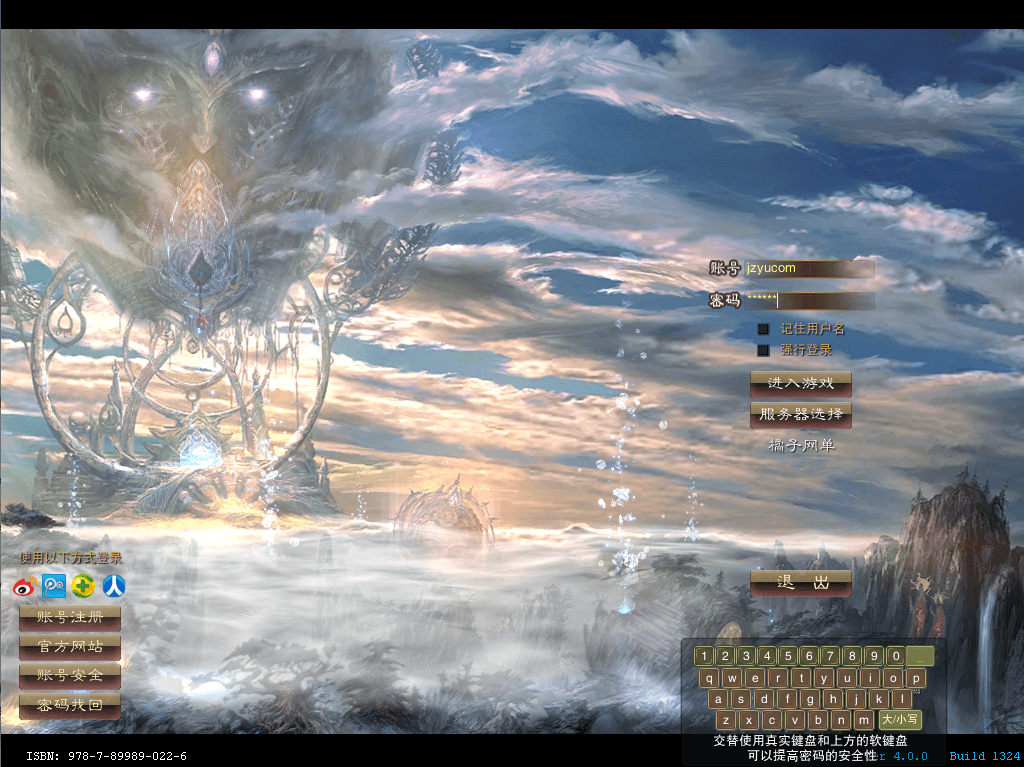The image size is (1024, 767).
Task: Select the green 360 login icon
Action: coord(84,586)
